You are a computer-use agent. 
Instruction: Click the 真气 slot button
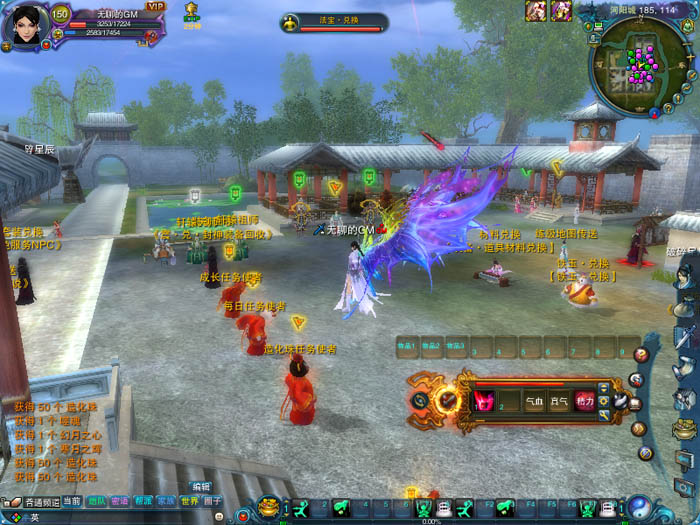(x=560, y=402)
